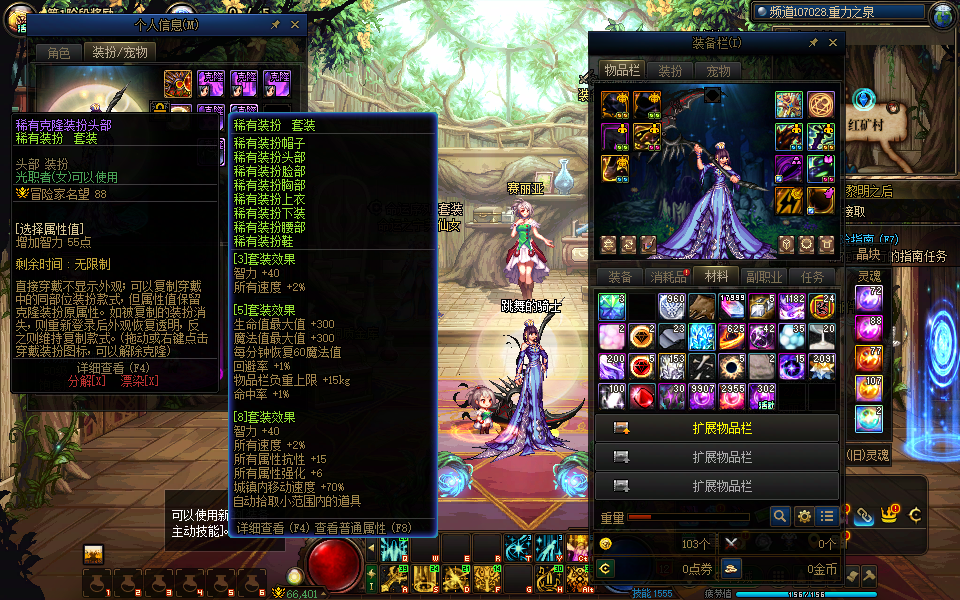
Task: Click the highlighted yellow 扩展物品栏 button
Action: pyautogui.click(x=716, y=428)
